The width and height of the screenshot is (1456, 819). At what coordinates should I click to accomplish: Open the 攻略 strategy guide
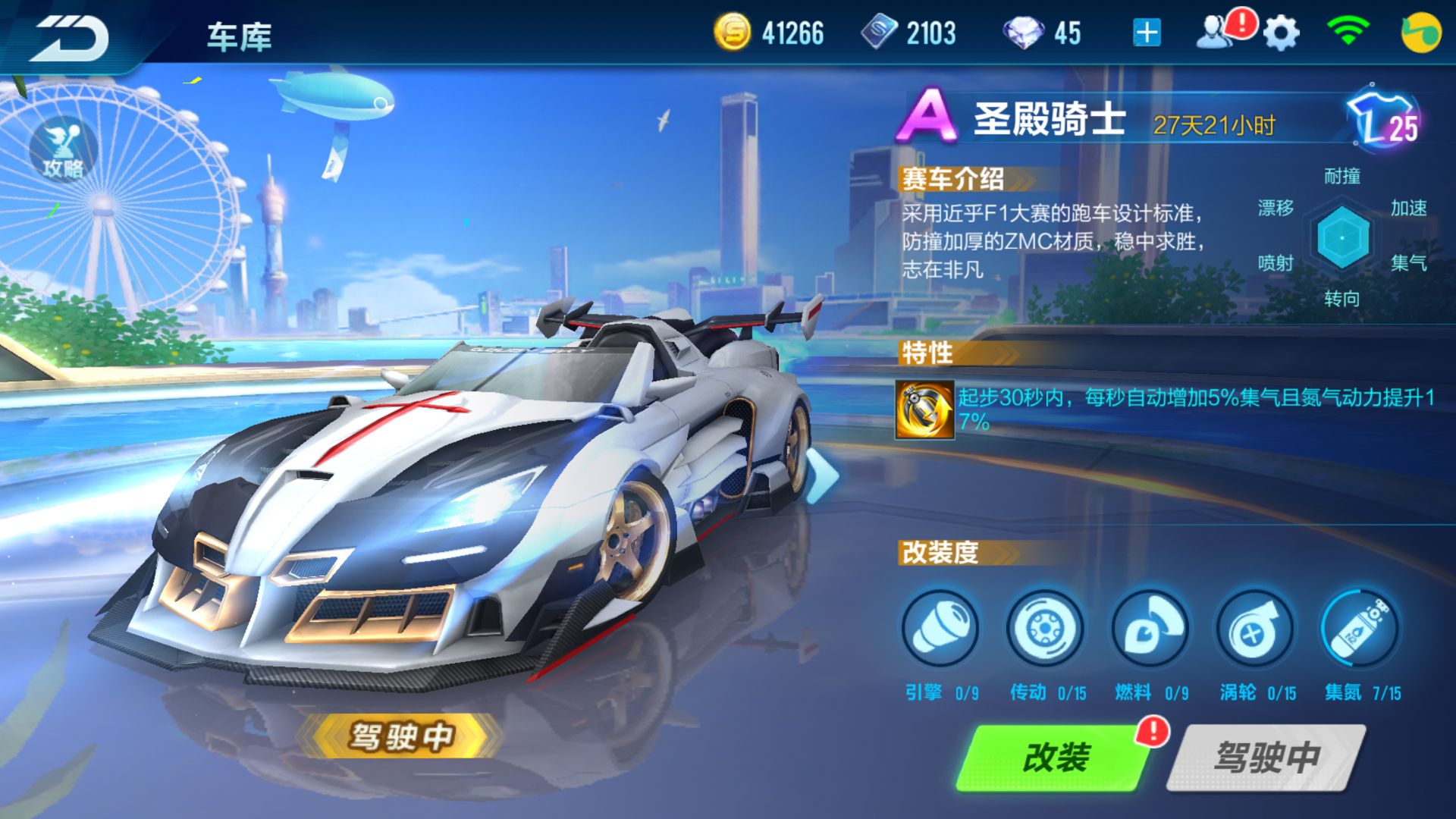pyautogui.click(x=64, y=148)
